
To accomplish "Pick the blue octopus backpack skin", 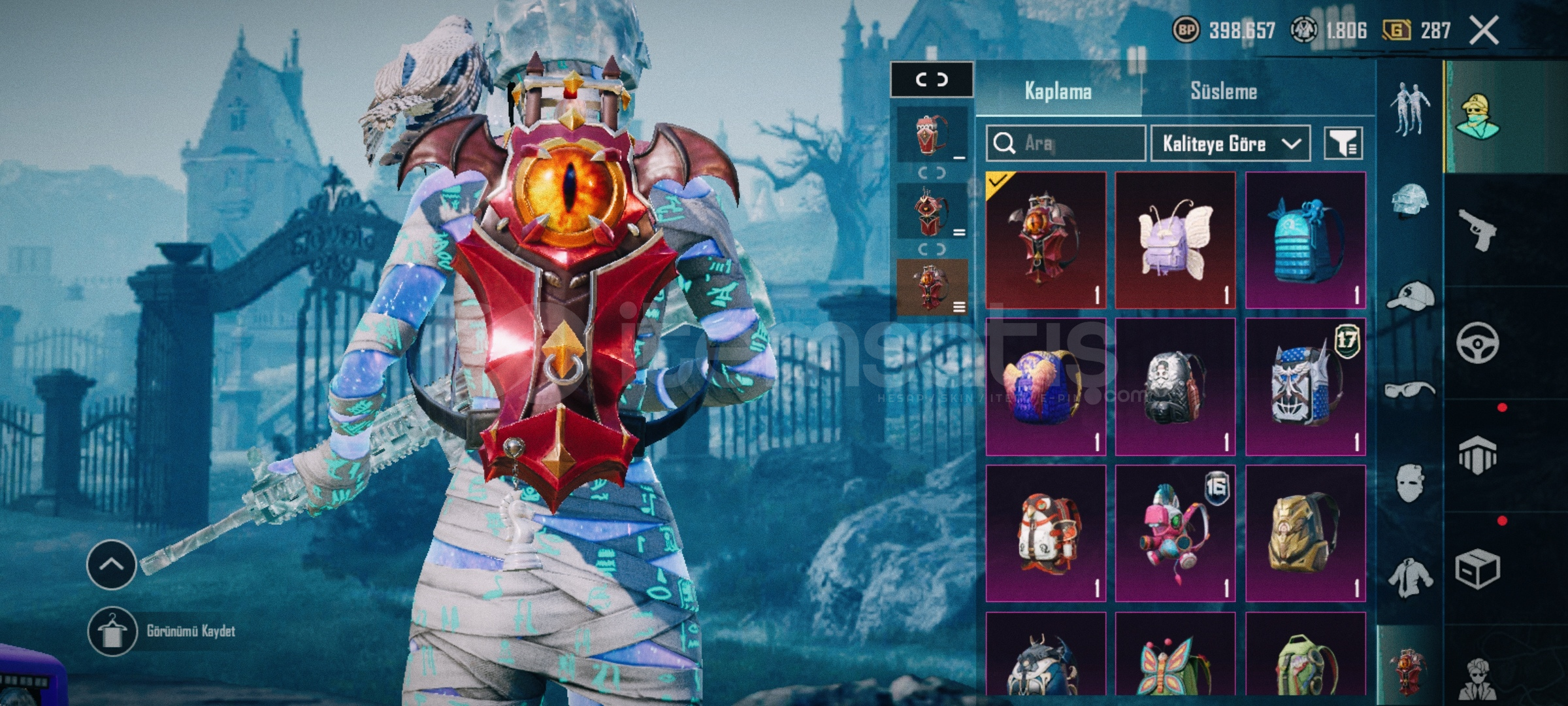I will (1305, 240).
